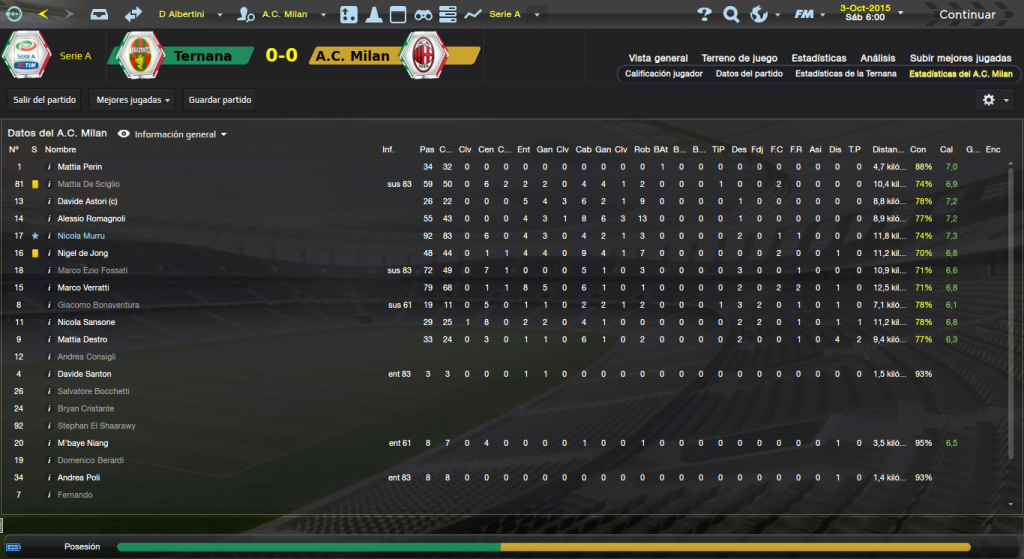Sort table by Distan... column header
This screenshot has height=559, width=1024.
887,150
